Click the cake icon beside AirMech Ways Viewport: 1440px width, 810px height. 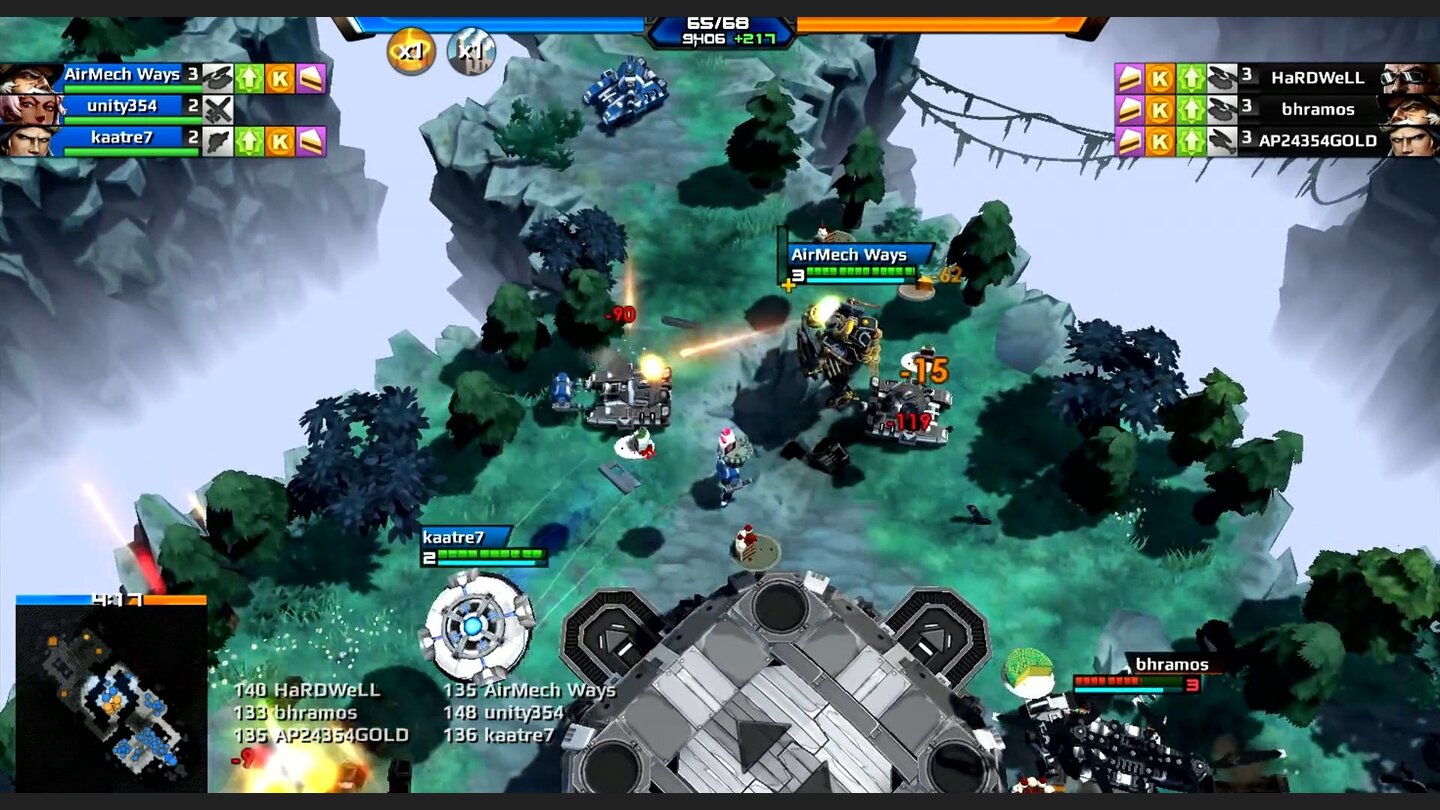(x=311, y=77)
